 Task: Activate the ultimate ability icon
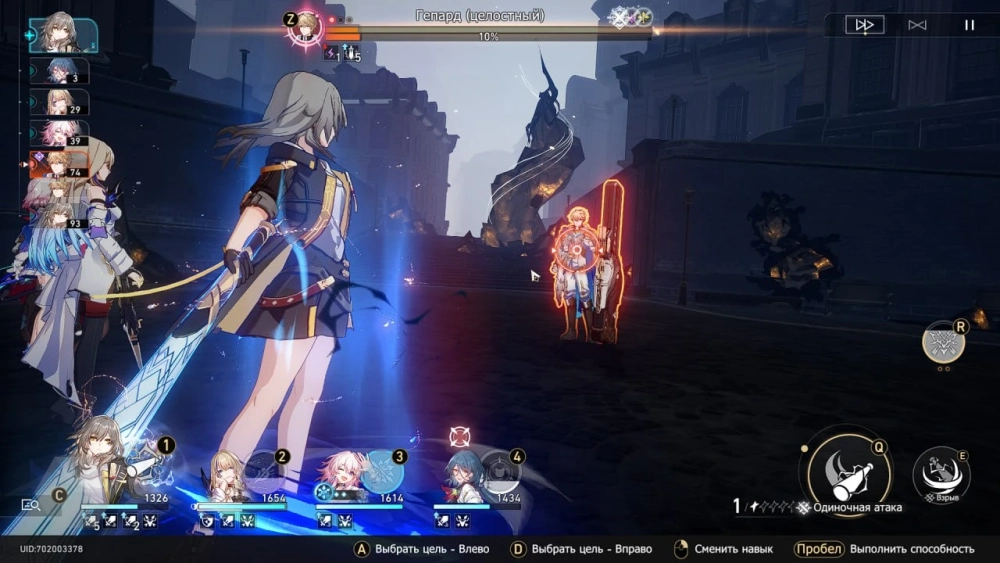943,343
